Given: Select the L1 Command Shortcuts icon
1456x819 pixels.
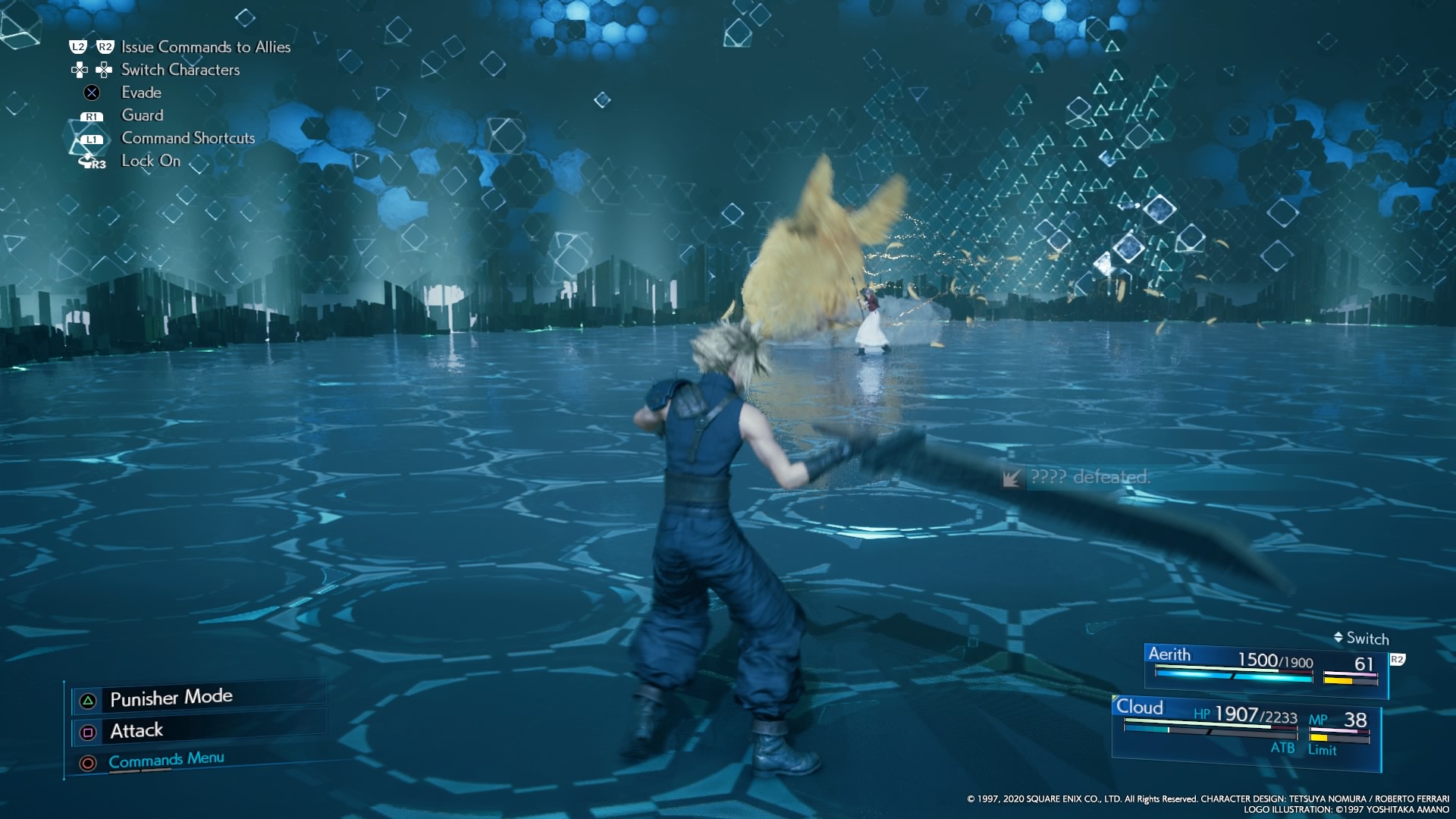Looking at the screenshot, I should click(x=91, y=138).
